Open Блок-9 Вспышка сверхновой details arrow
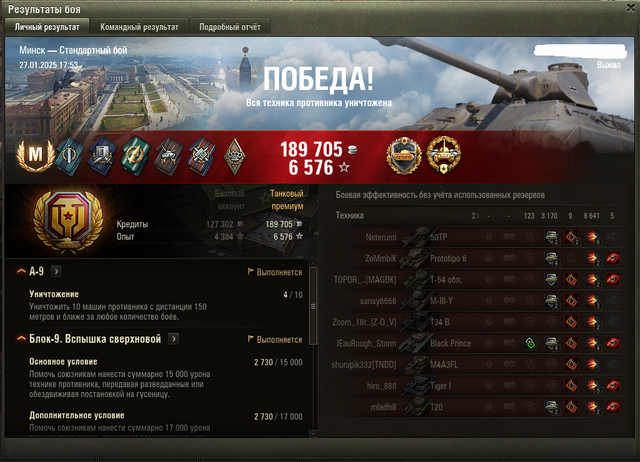Viewport: 640px width, 462px height. 173,339
